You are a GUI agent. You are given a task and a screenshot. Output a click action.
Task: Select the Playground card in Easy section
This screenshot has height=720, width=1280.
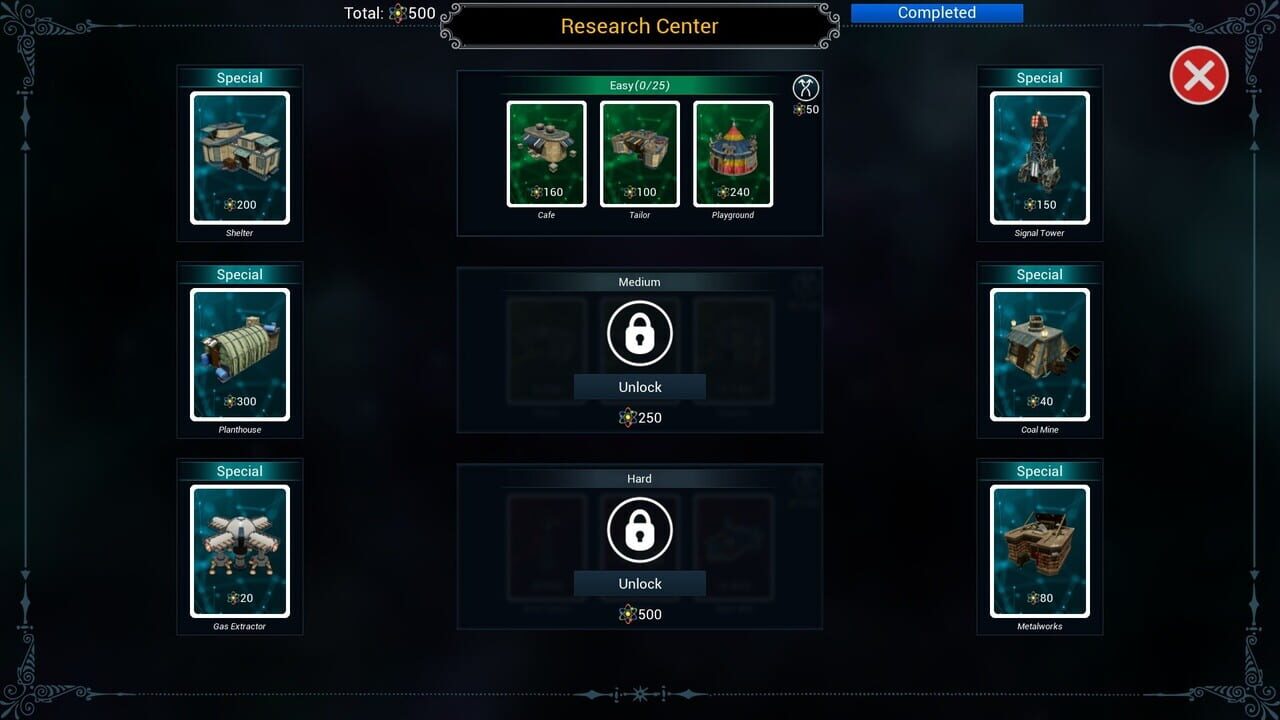pyautogui.click(x=733, y=153)
